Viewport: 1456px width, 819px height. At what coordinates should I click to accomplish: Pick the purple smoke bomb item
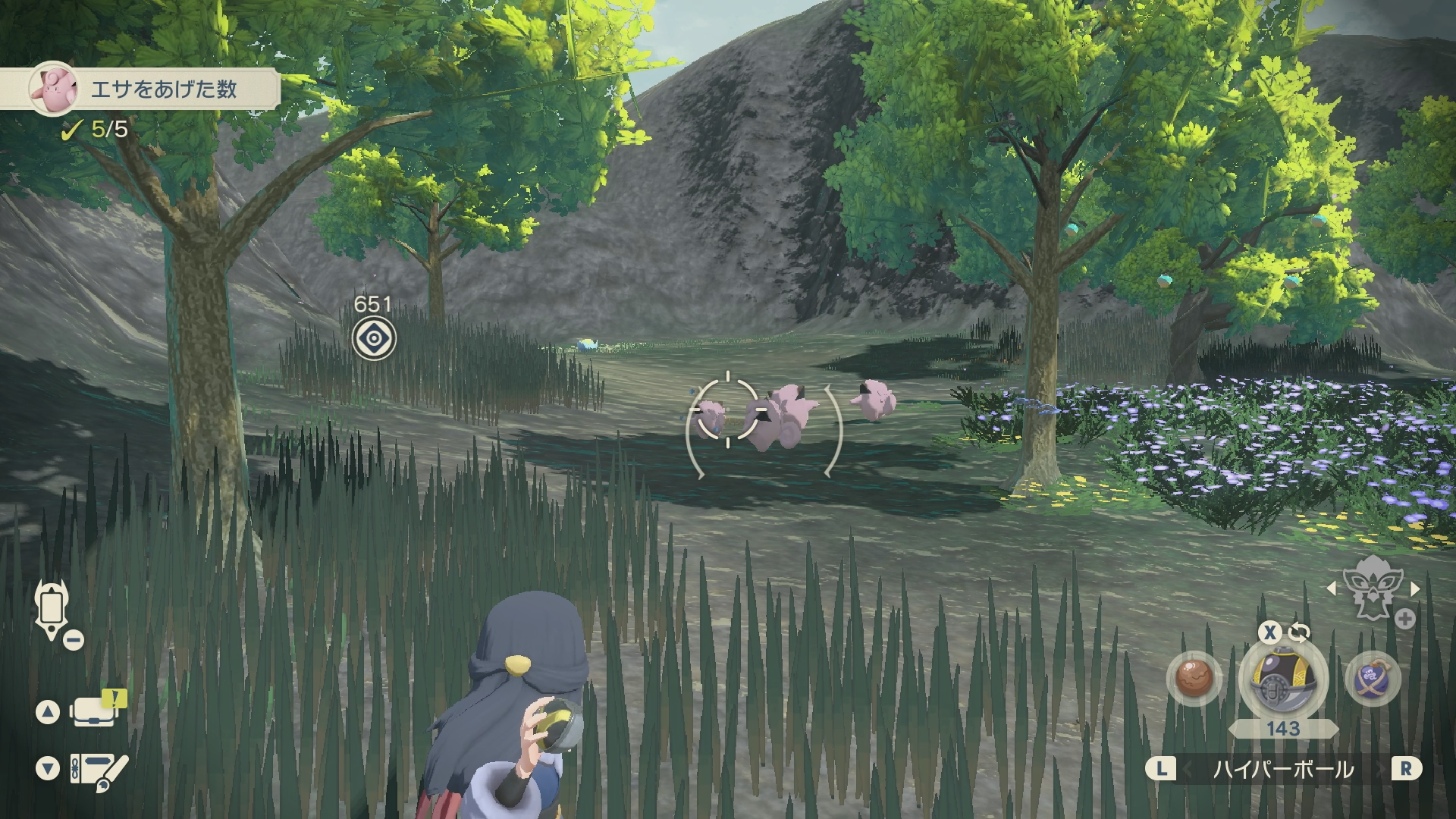coord(1372,678)
